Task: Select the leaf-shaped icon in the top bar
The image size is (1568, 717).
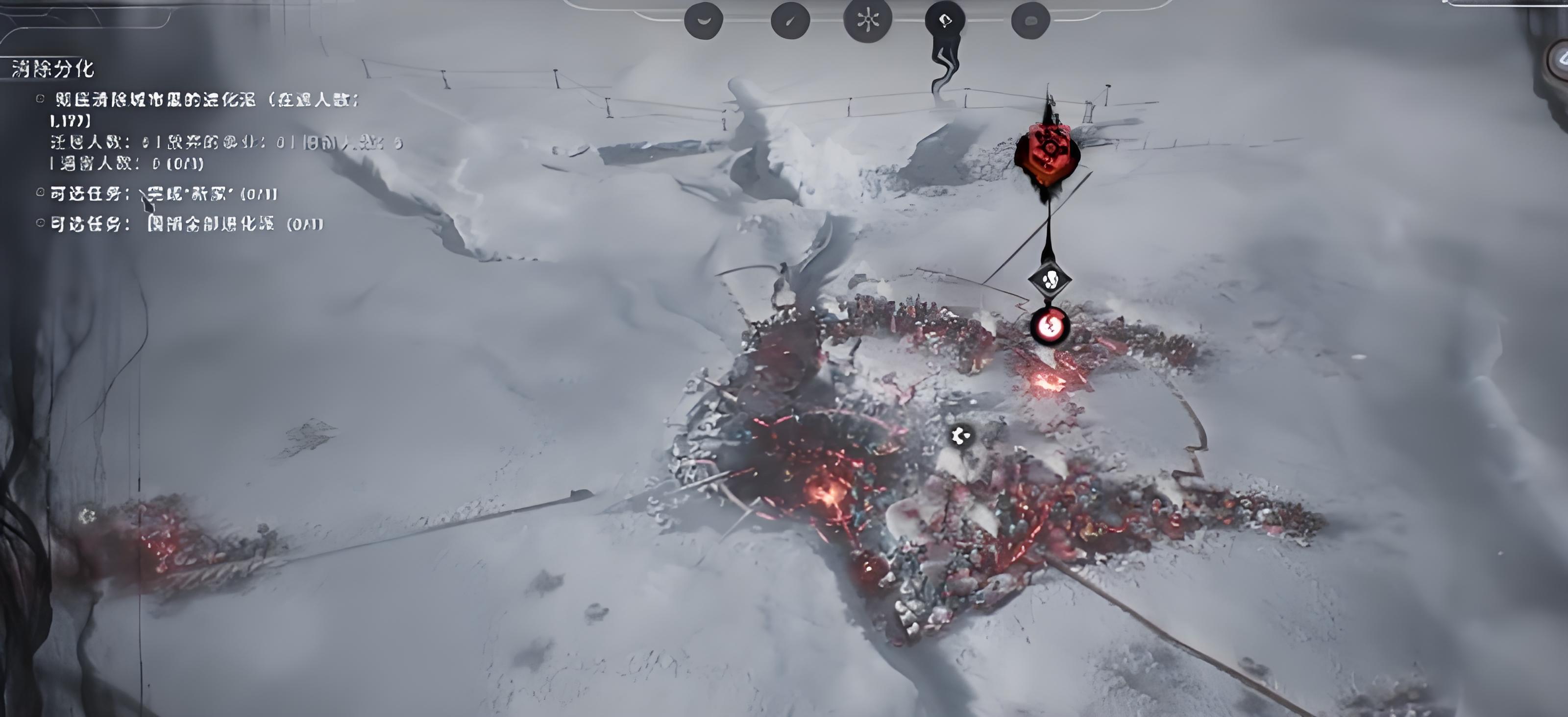Action: pos(790,21)
